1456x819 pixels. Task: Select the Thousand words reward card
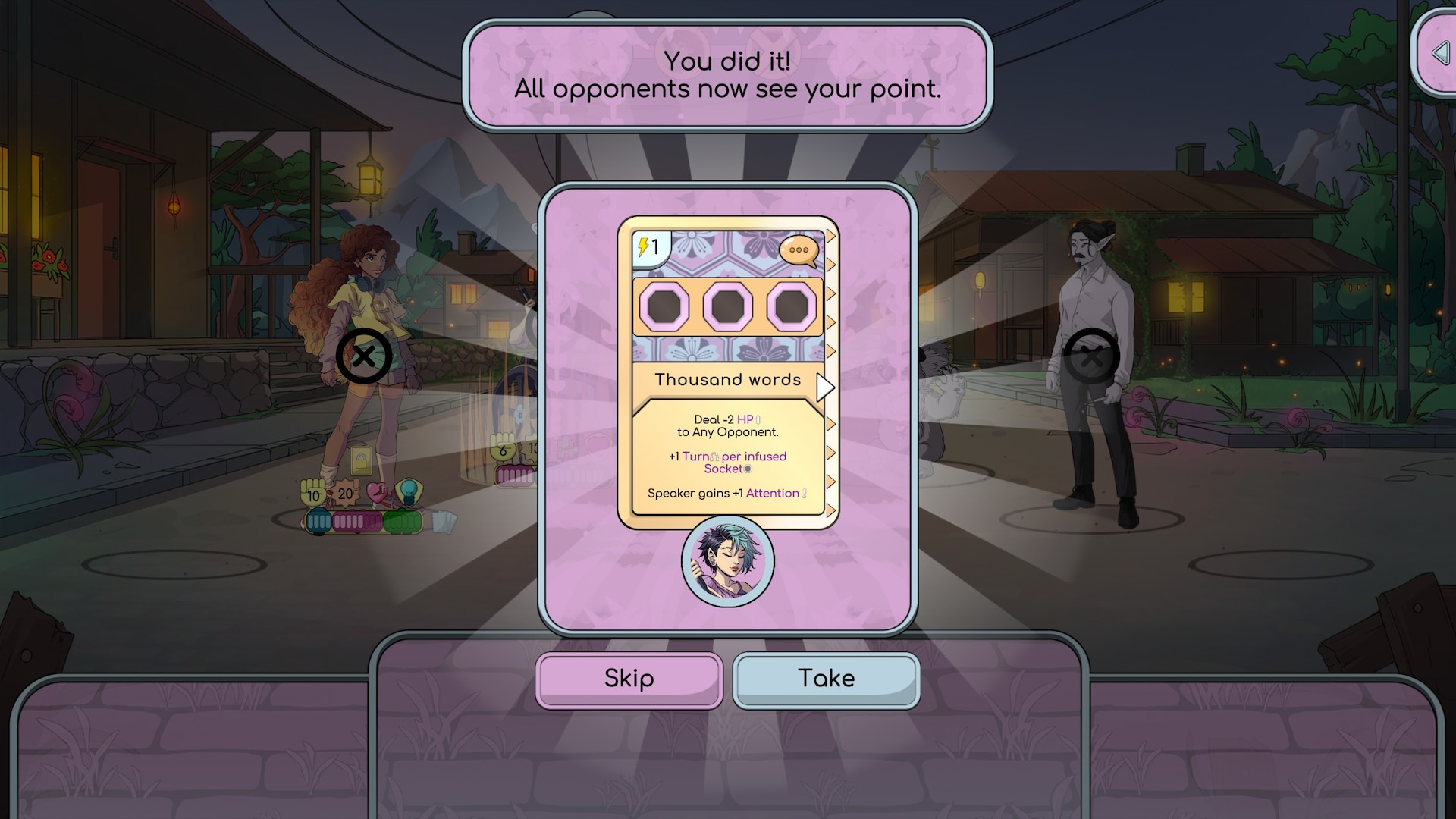(727, 372)
